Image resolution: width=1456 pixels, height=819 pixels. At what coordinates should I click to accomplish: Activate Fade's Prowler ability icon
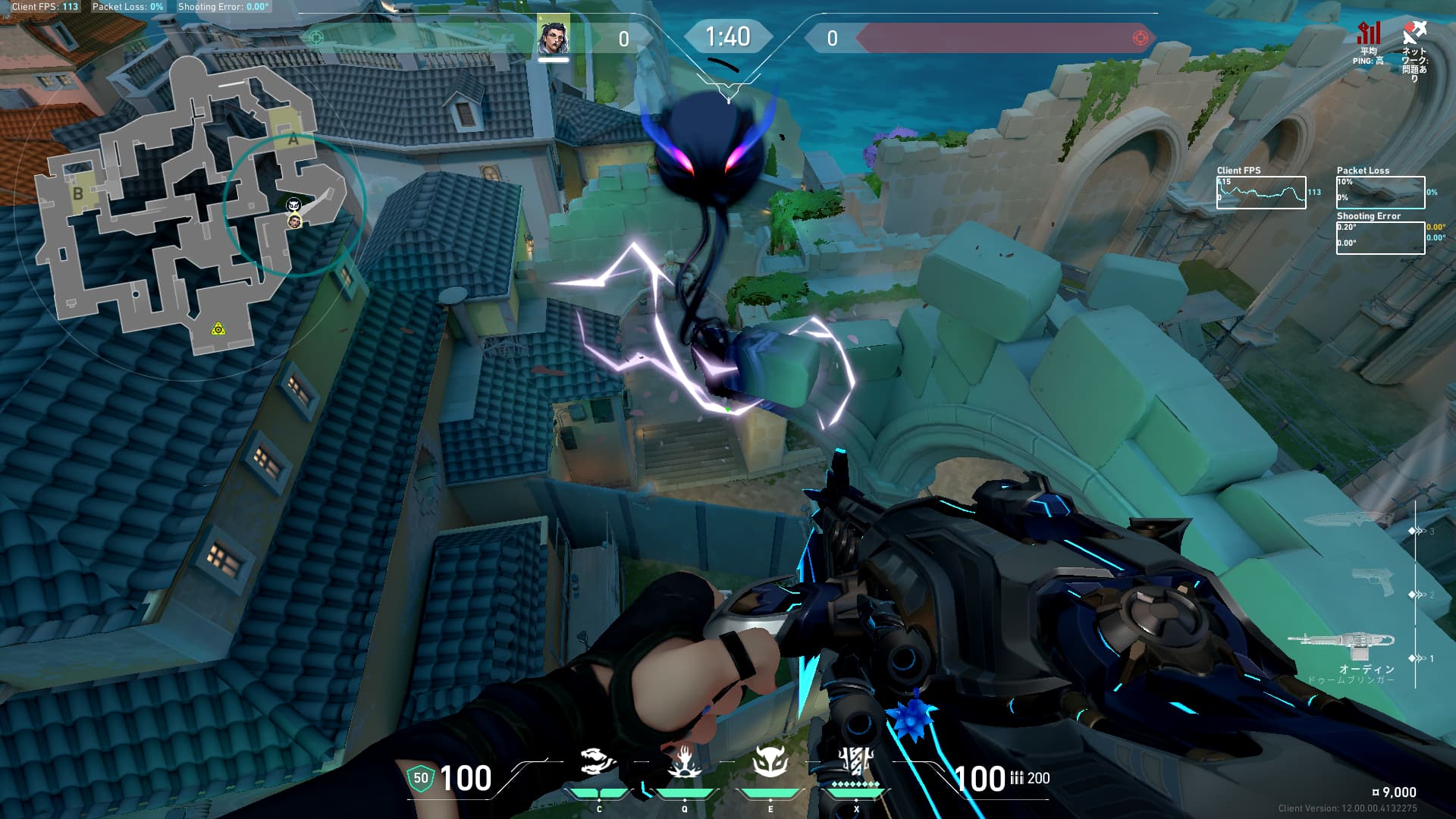[x=598, y=762]
